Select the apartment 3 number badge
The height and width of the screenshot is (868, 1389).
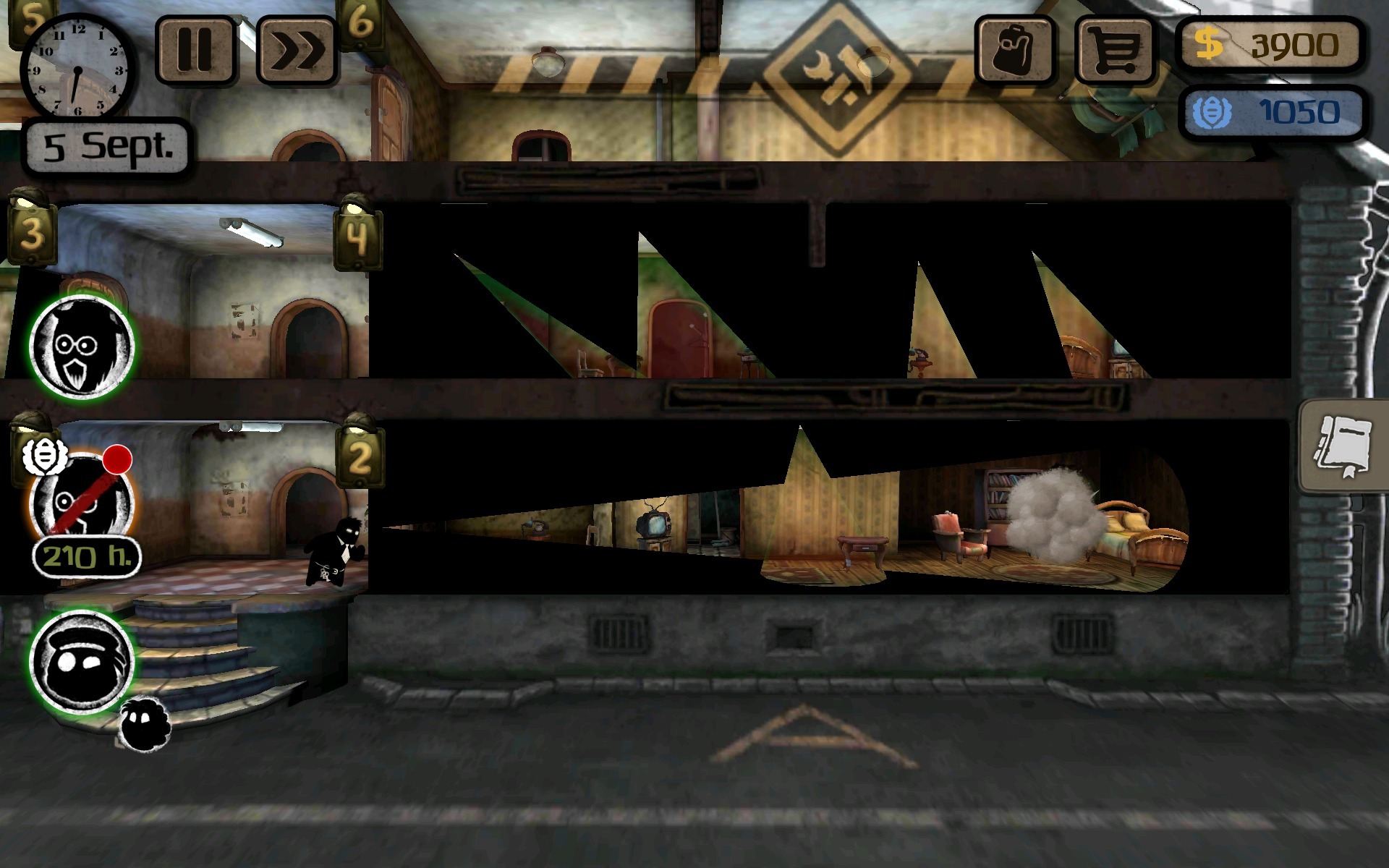click(x=31, y=233)
